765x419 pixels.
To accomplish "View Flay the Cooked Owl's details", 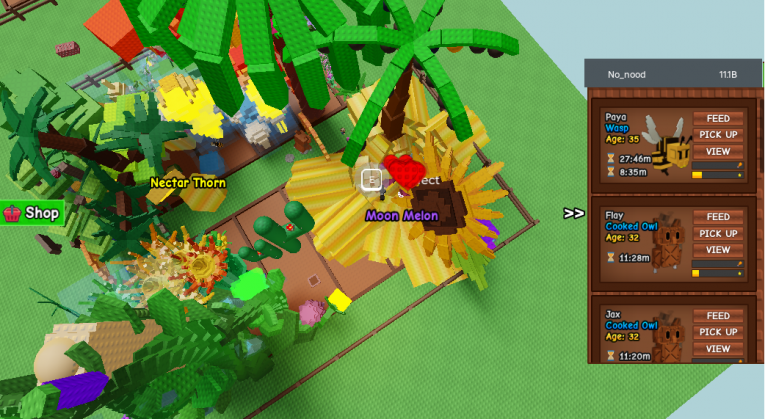I will tap(718, 250).
